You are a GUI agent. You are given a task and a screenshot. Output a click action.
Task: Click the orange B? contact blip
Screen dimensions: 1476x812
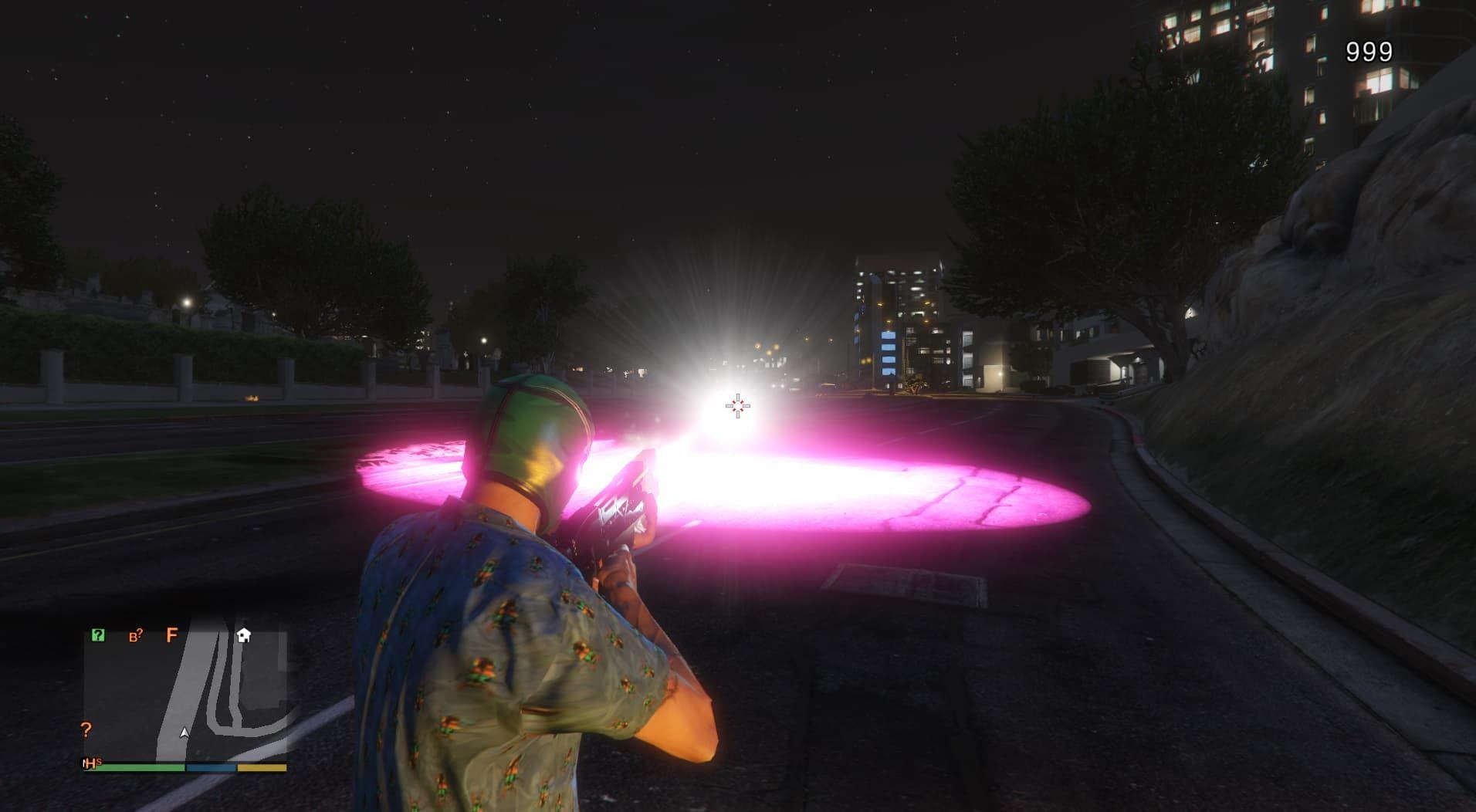135,635
